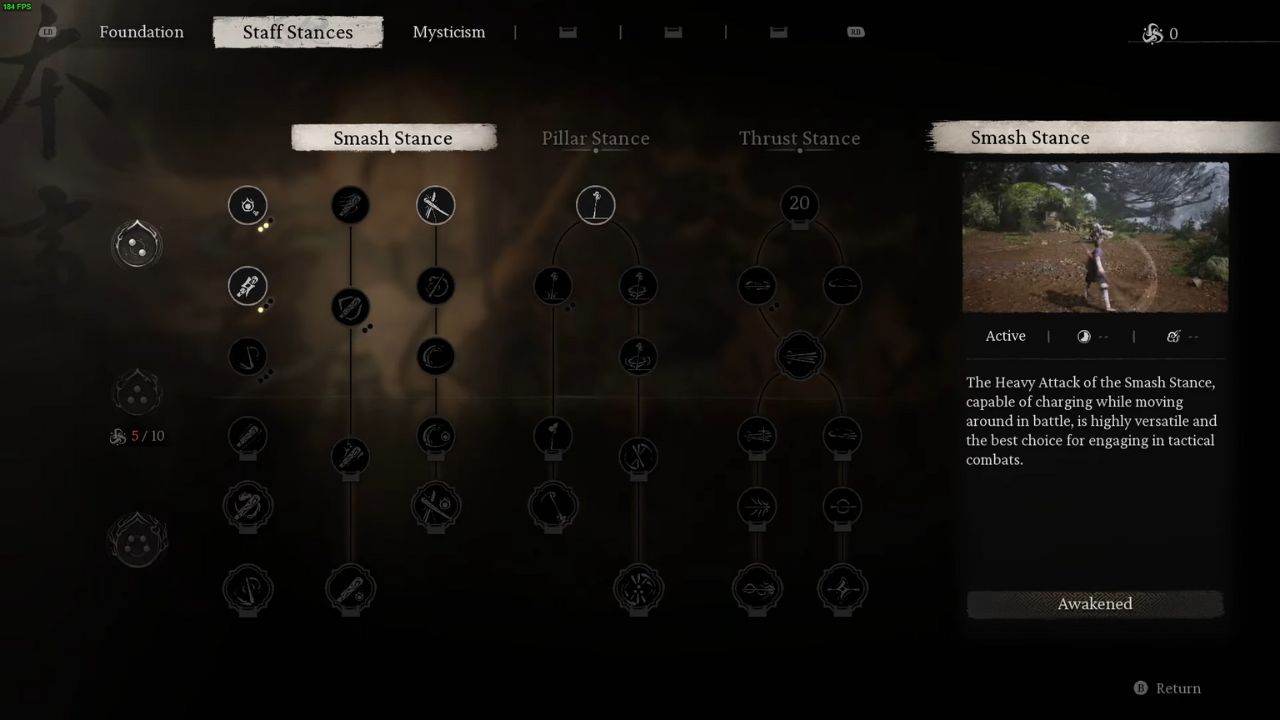Click the middle stance emblem on the left edge
Image resolution: width=1280 pixels, height=720 pixels.
pyautogui.click(x=137, y=391)
